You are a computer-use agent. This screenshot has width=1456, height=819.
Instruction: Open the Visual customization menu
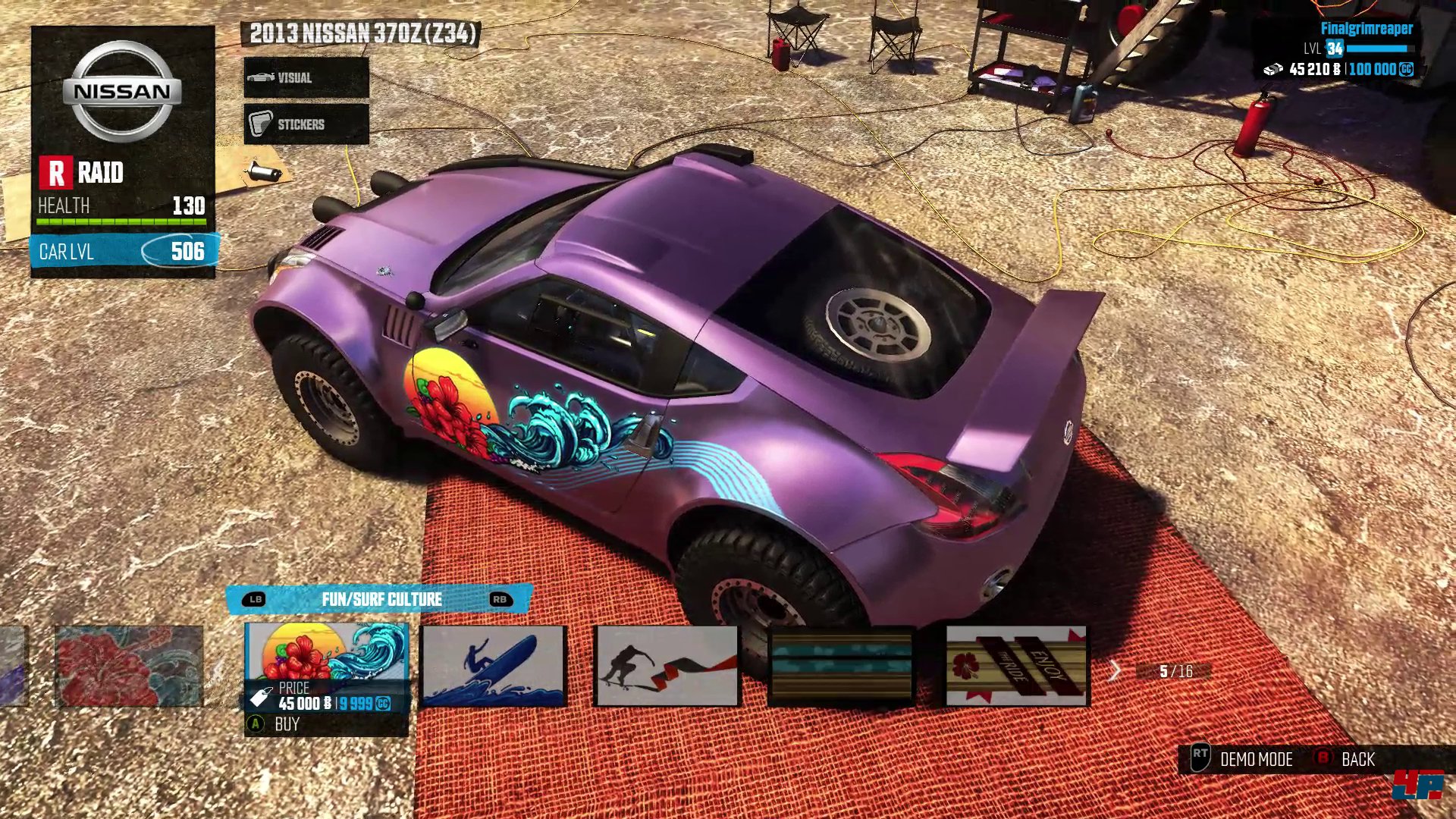pyautogui.click(x=306, y=77)
